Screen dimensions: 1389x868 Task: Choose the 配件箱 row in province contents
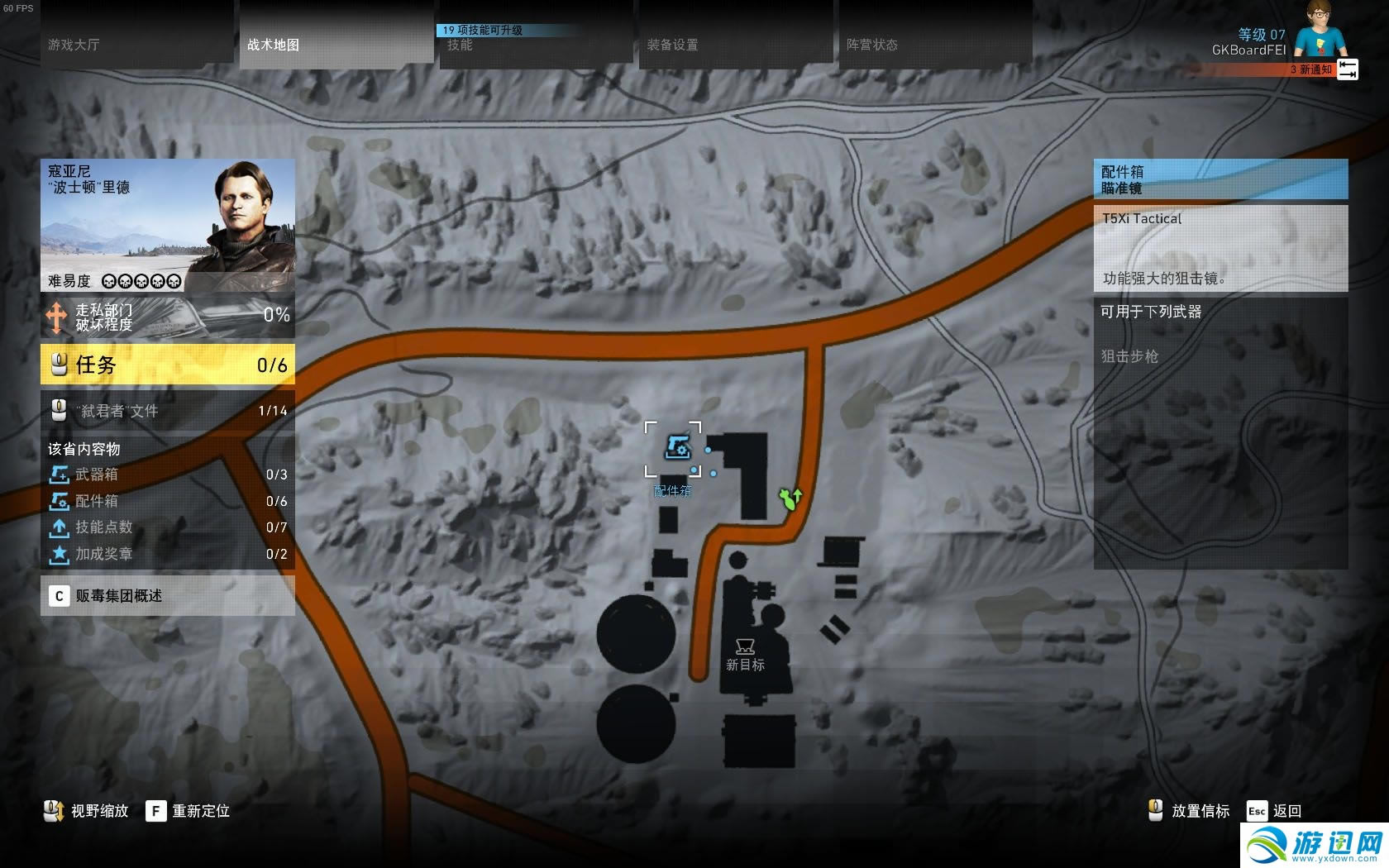168,501
